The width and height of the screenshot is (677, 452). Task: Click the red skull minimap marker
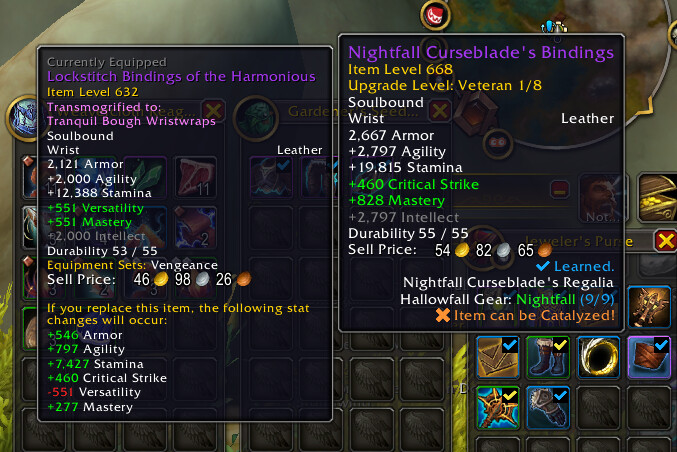tap(435, 14)
